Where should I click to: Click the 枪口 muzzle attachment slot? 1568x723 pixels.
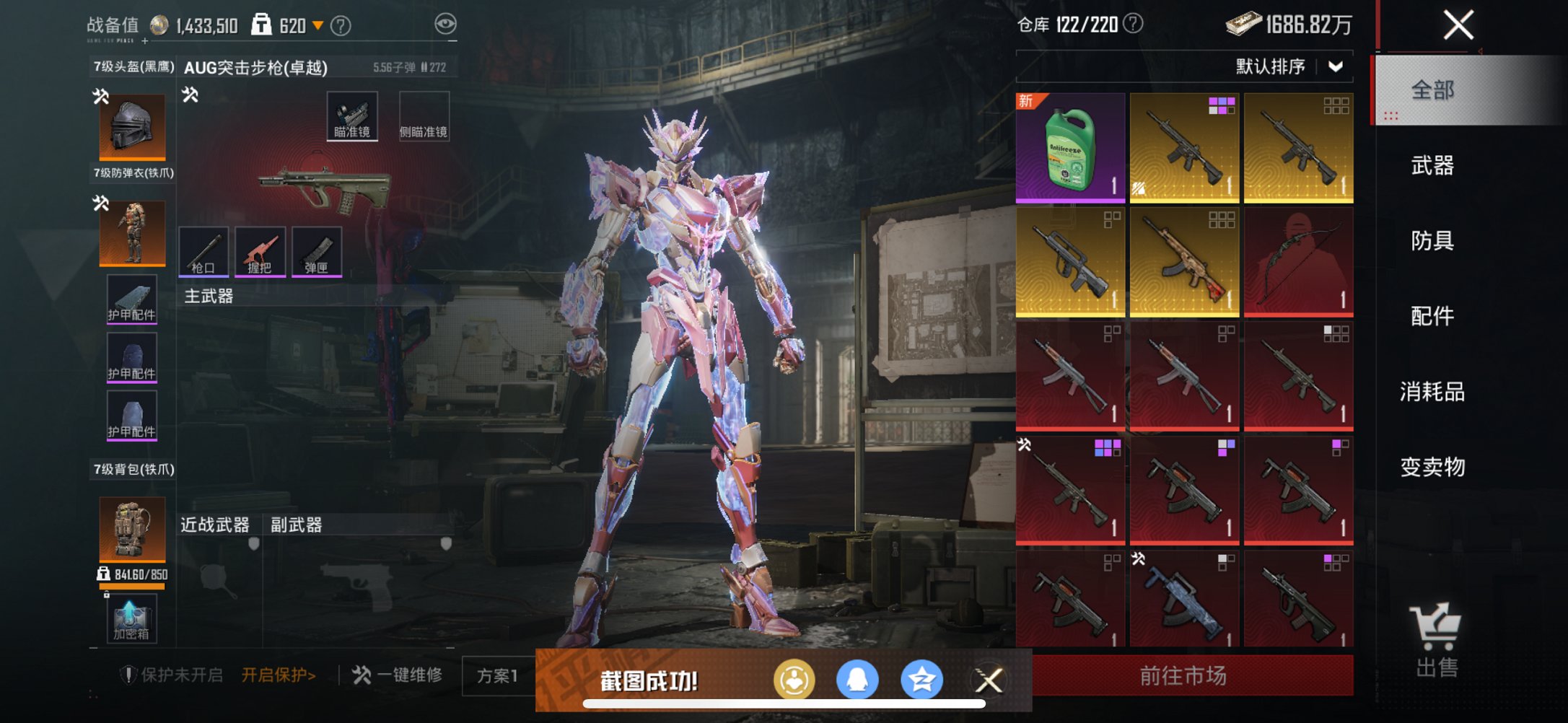pos(206,253)
